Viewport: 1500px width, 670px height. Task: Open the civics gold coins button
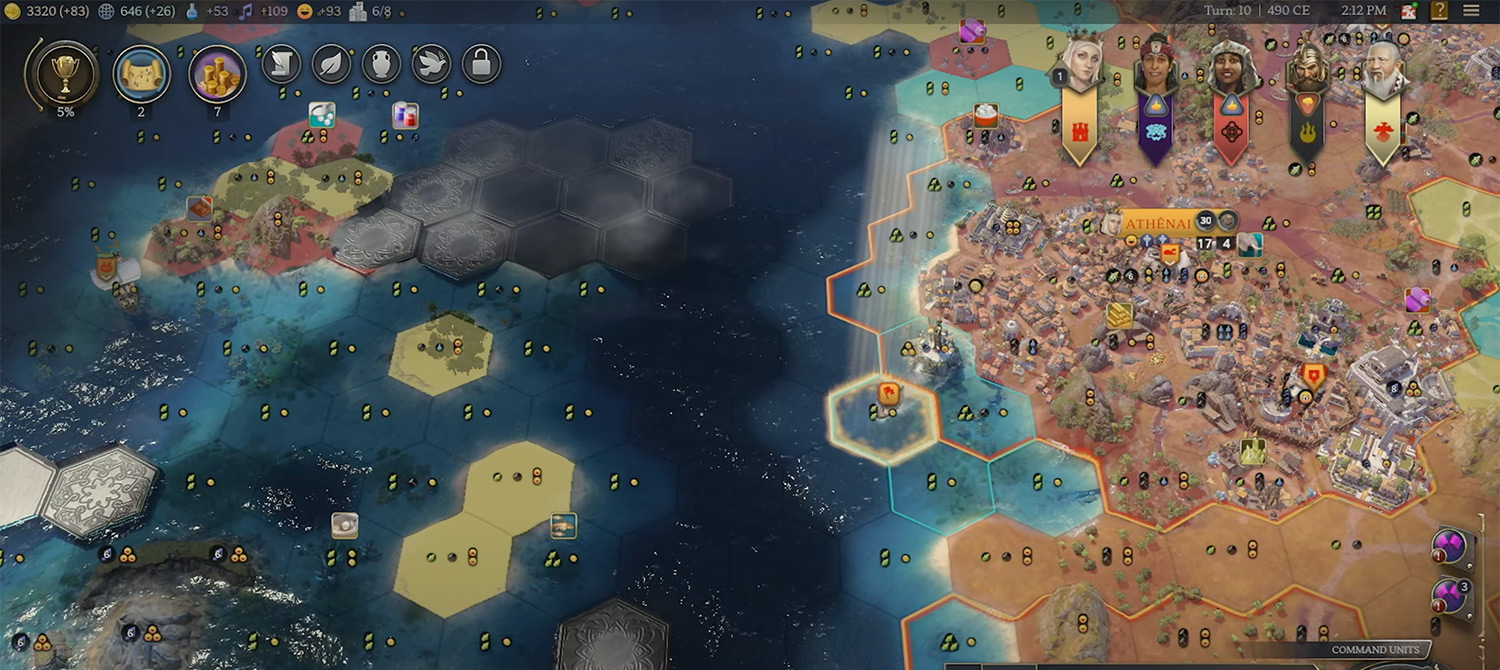tap(217, 73)
